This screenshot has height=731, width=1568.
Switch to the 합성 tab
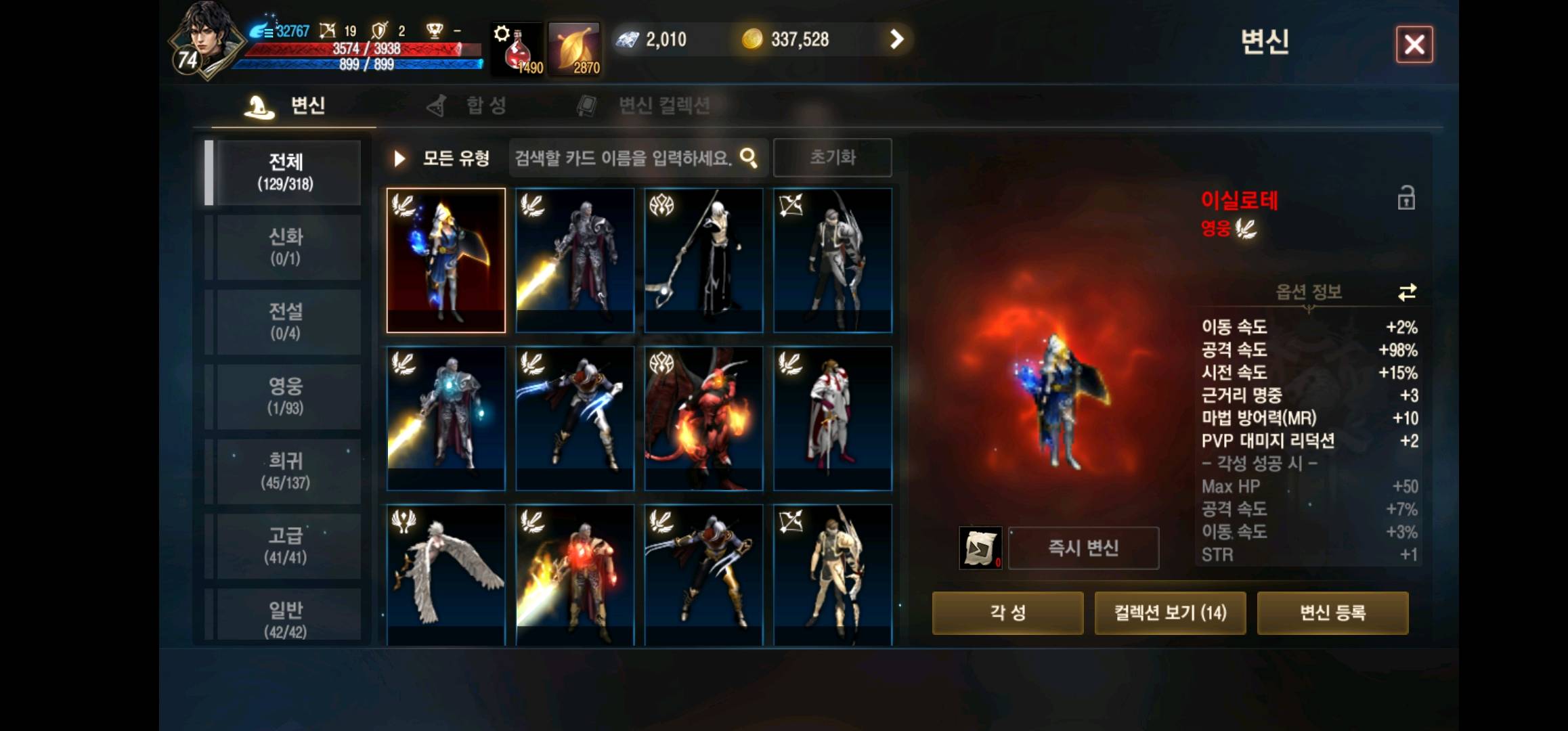pyautogui.click(x=484, y=105)
